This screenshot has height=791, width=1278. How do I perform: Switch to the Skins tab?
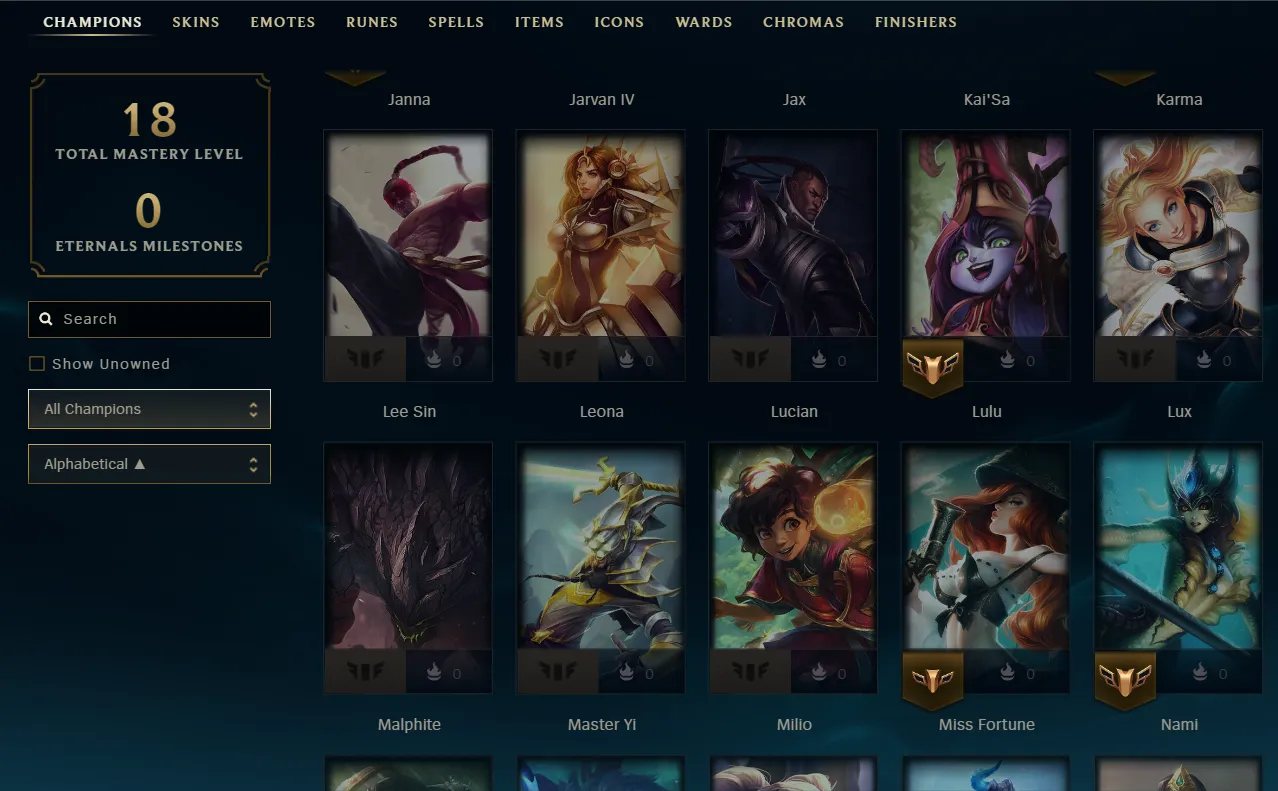coord(196,22)
